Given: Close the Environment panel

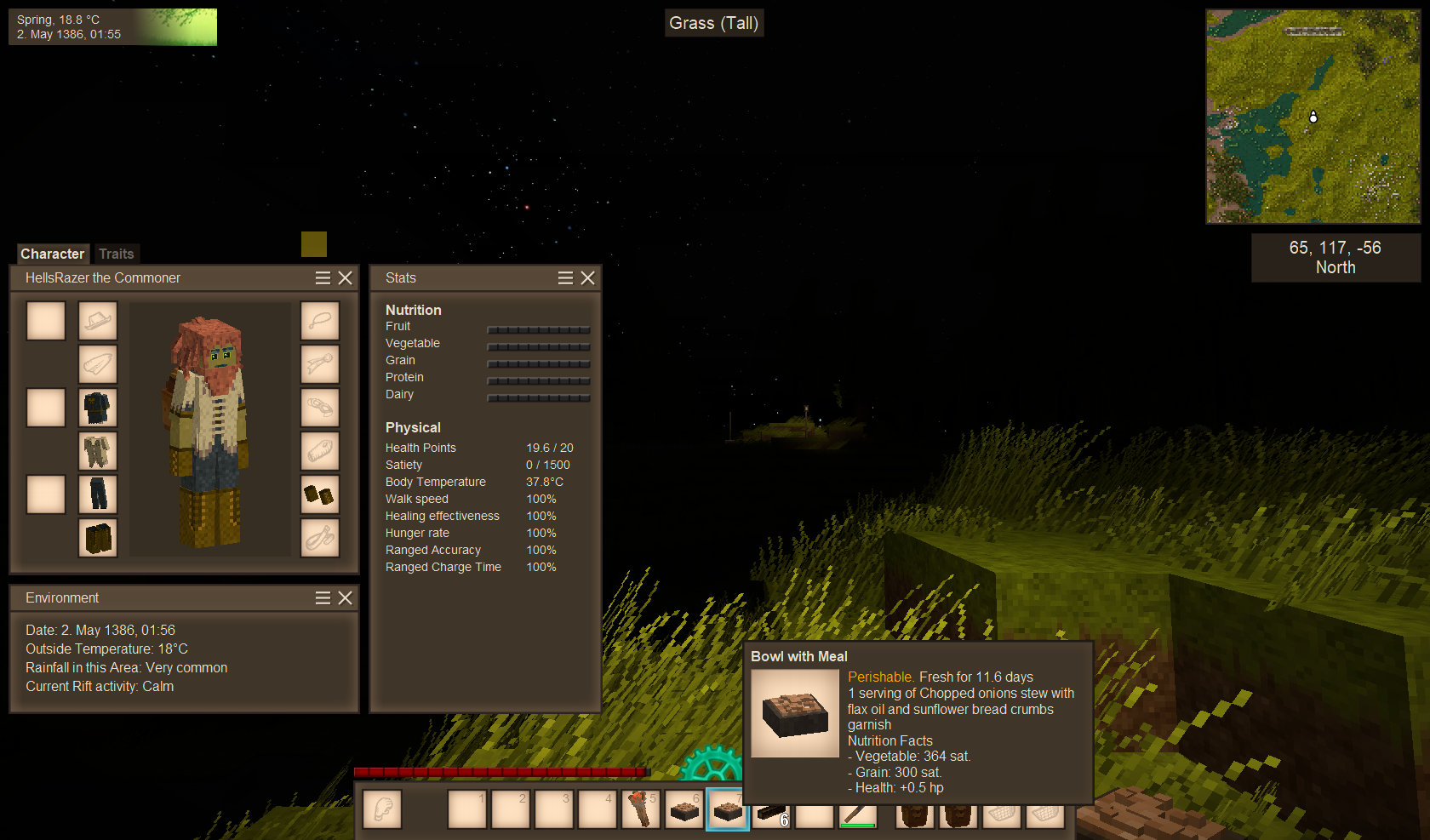Looking at the screenshot, I should pos(345,597).
